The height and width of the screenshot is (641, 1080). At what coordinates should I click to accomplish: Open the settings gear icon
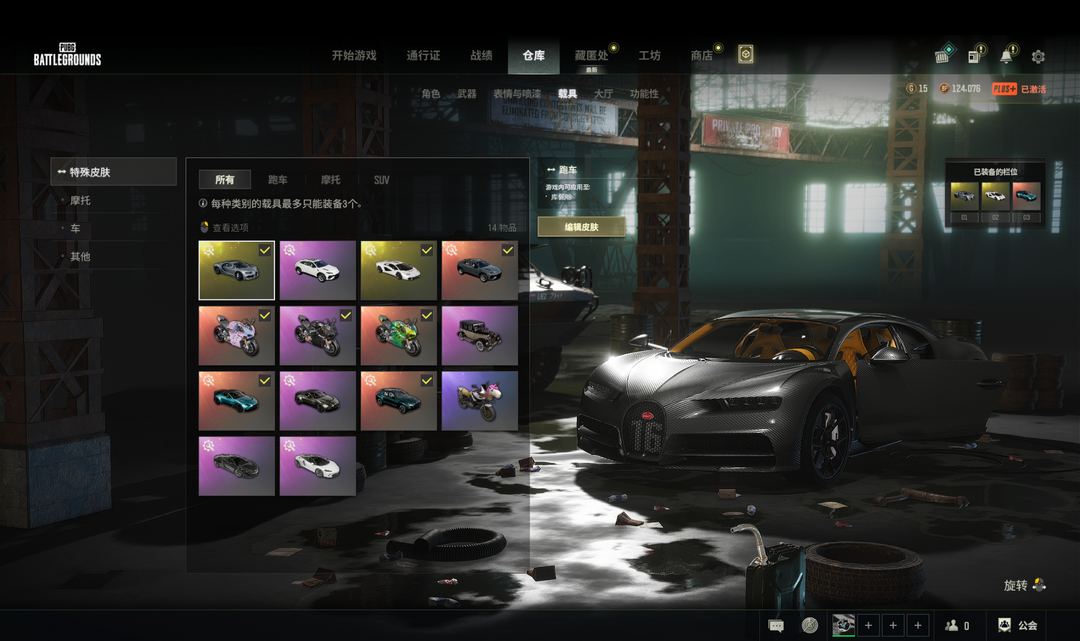tap(1038, 57)
